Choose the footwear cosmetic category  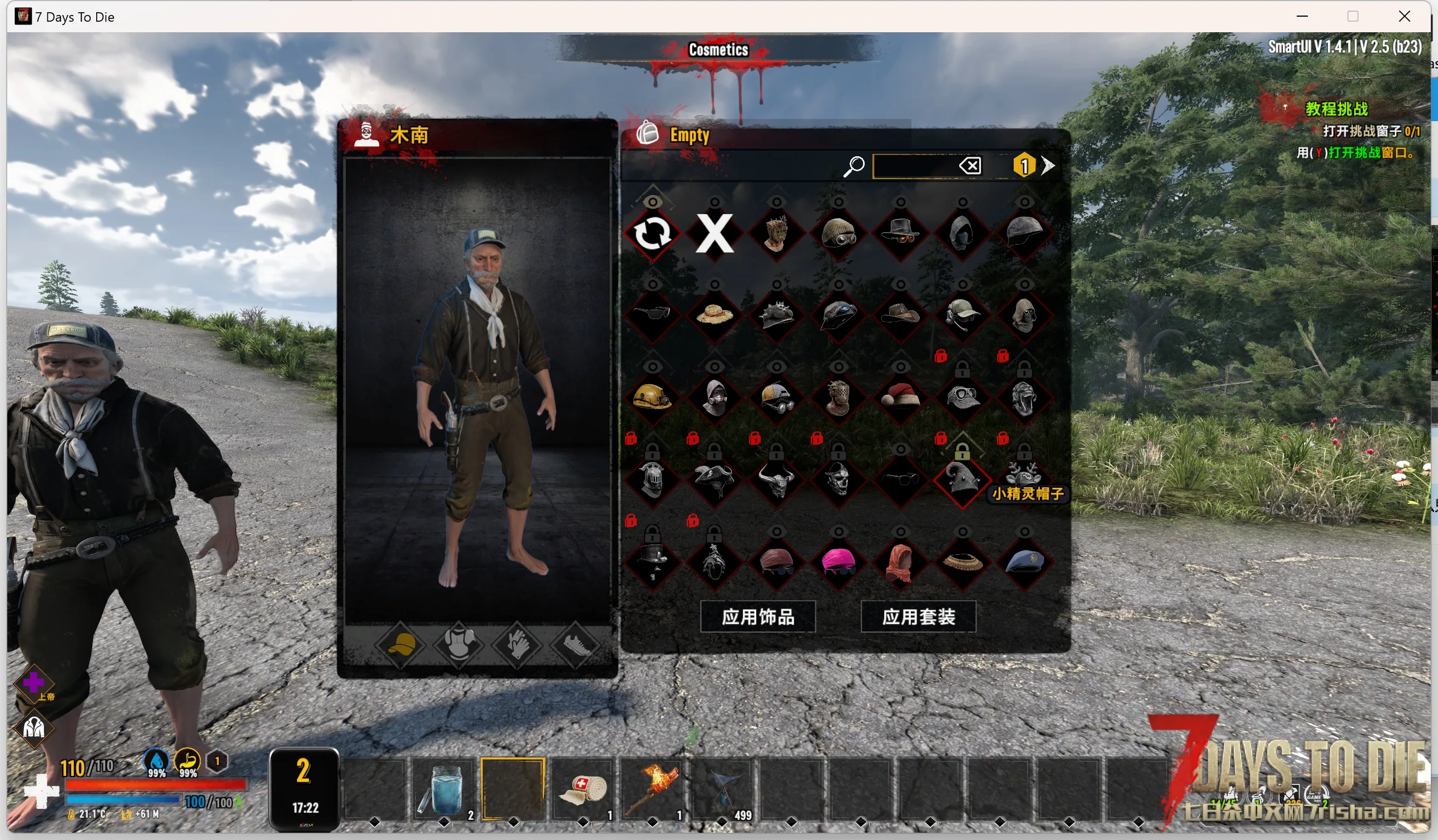(x=575, y=645)
